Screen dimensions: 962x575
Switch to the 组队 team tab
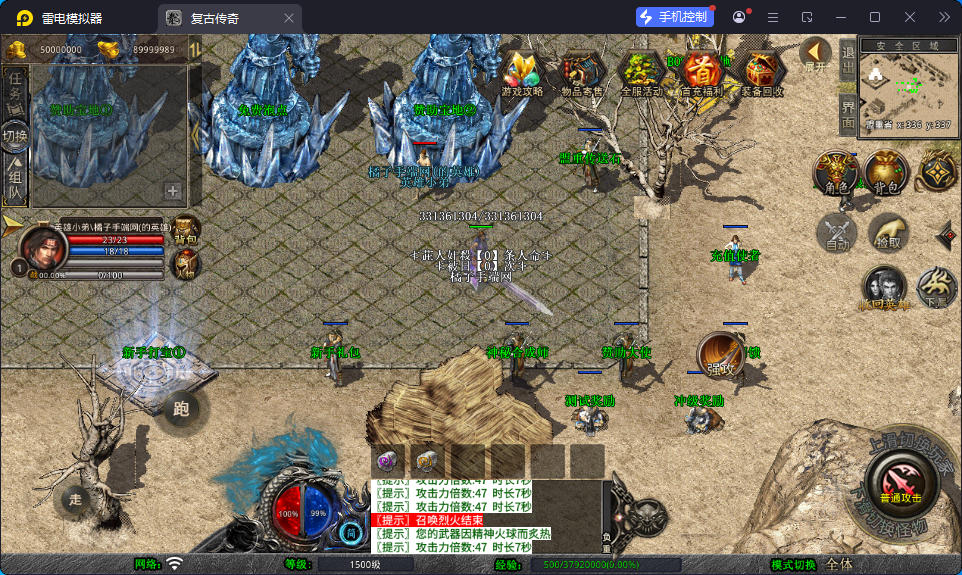15,176
